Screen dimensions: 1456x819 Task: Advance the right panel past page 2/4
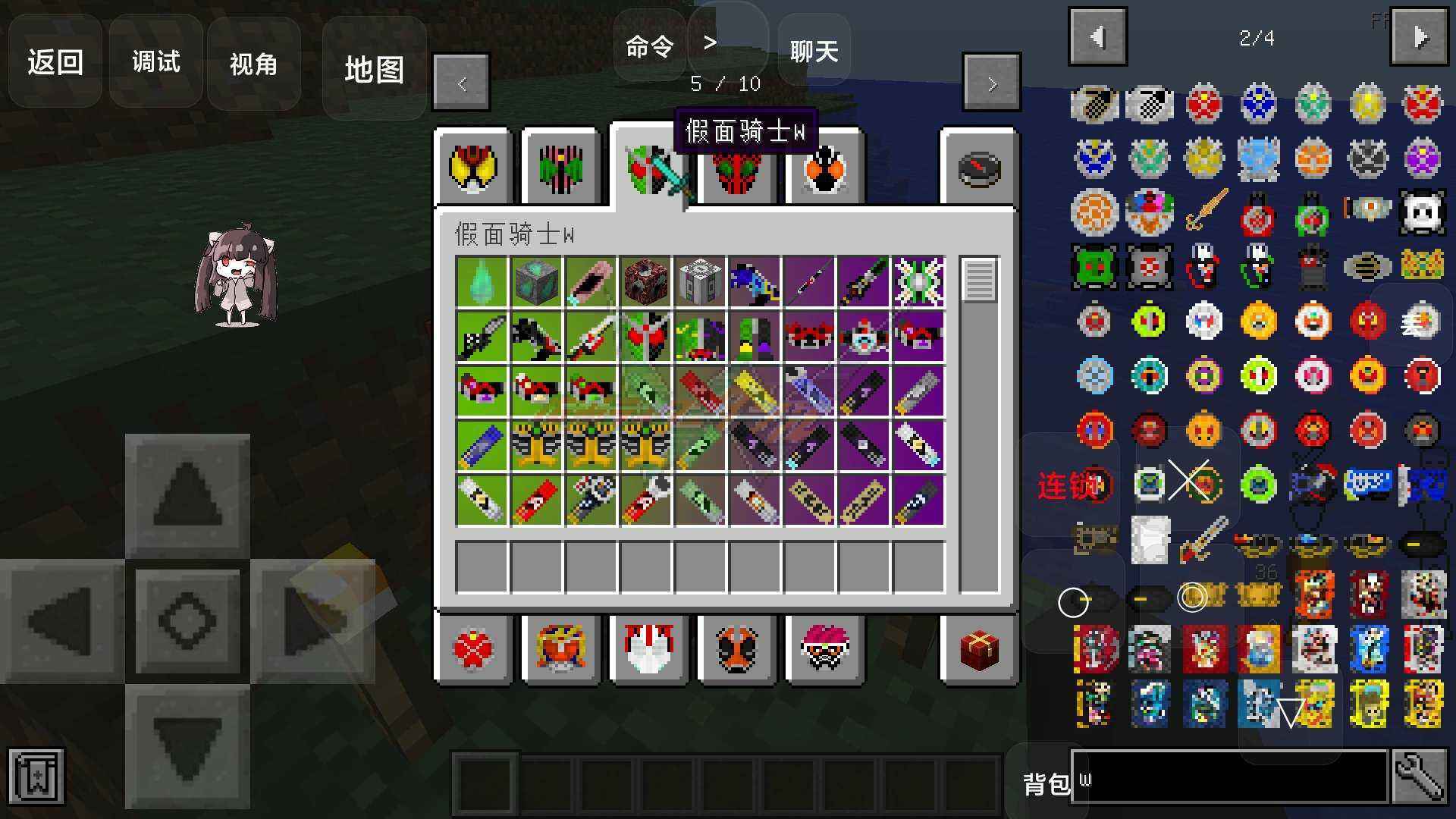click(1420, 36)
